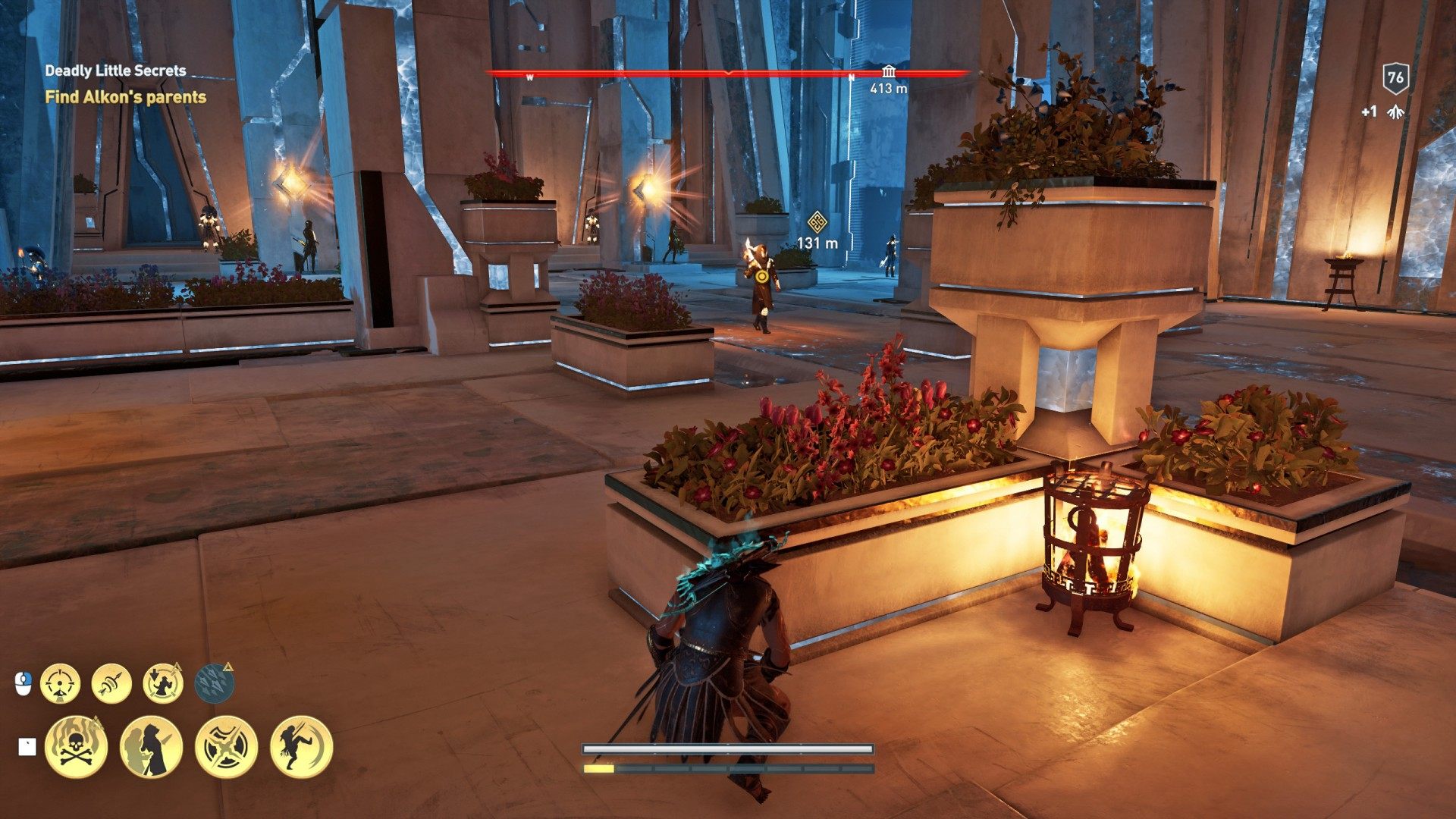Screen dimensions: 1456x819
Task: Click the temple landmark icon on compass
Action: click(x=888, y=73)
